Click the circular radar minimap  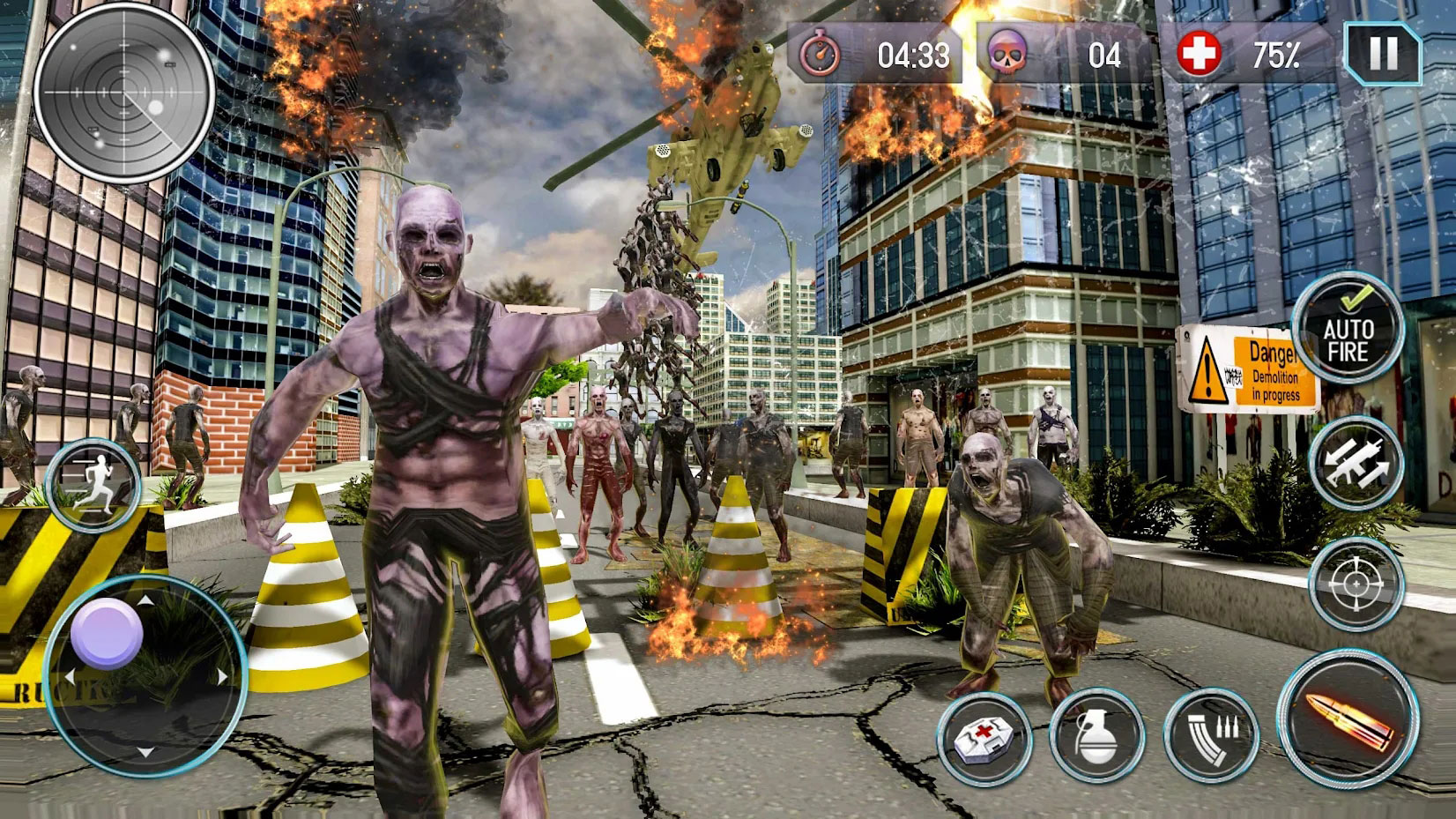[124, 91]
